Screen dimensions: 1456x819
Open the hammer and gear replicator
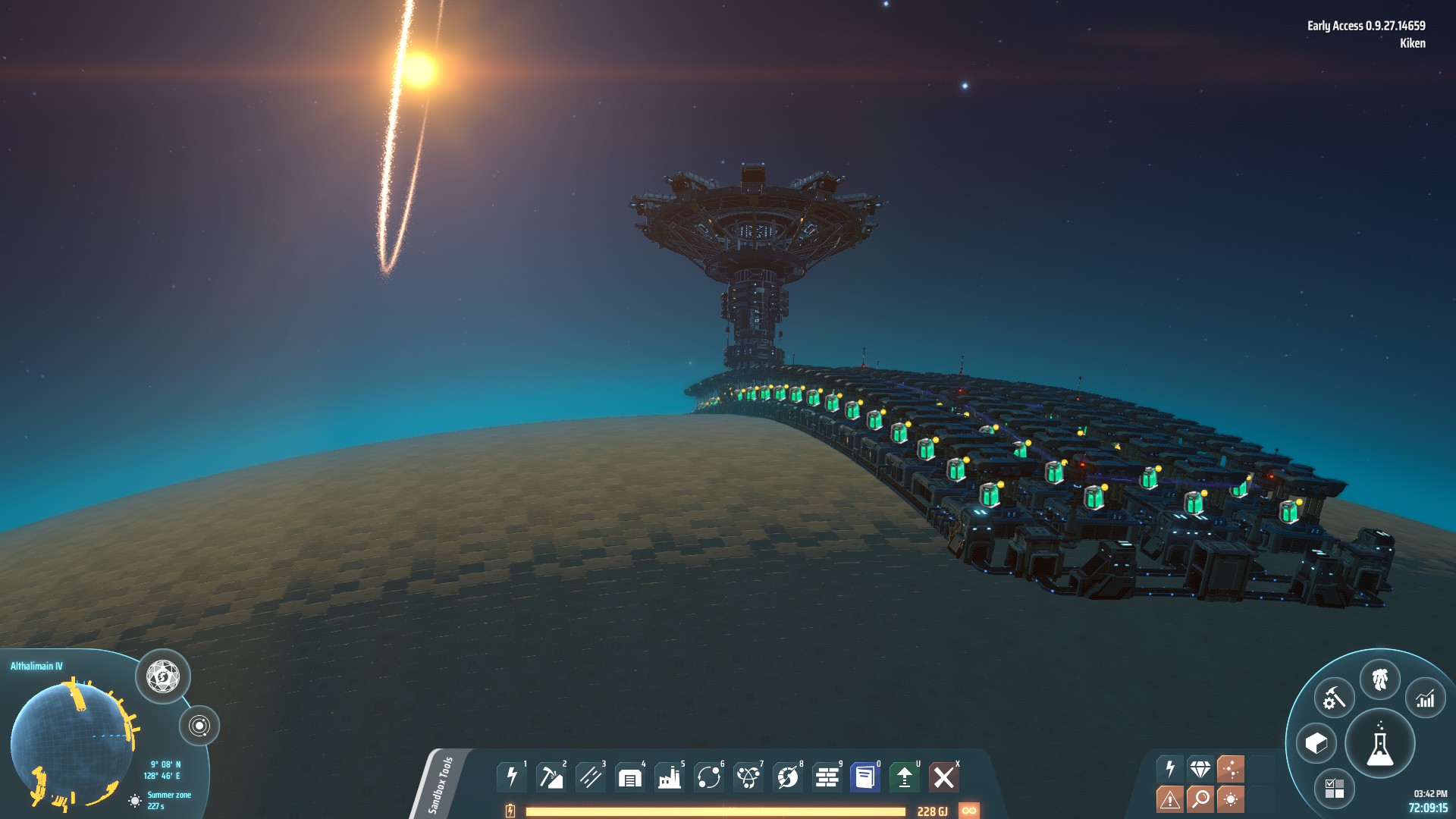click(1334, 698)
